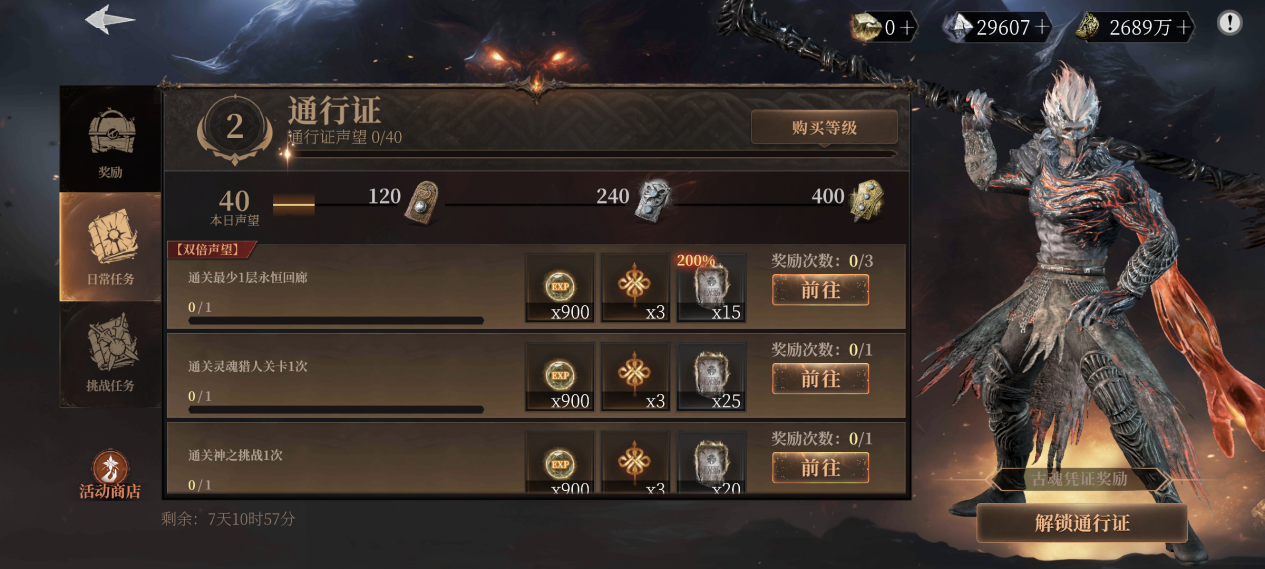Add more of the 29607 crystal currency
Screen dimensions: 1265x569
point(1043,28)
